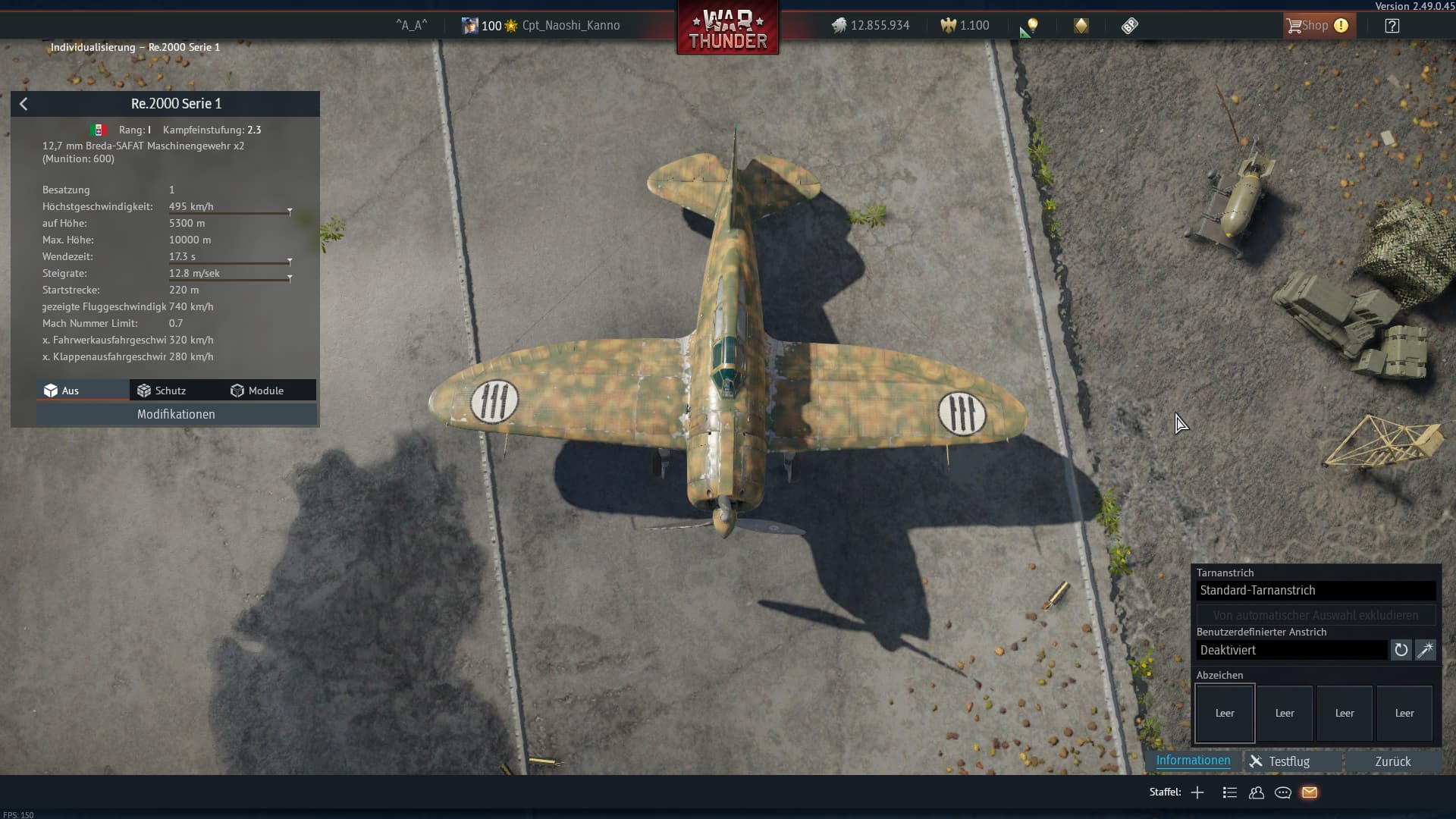The image size is (1456, 819).
Task: Open player profile Cpt_Naoshi_Kanno
Action: 570,26
